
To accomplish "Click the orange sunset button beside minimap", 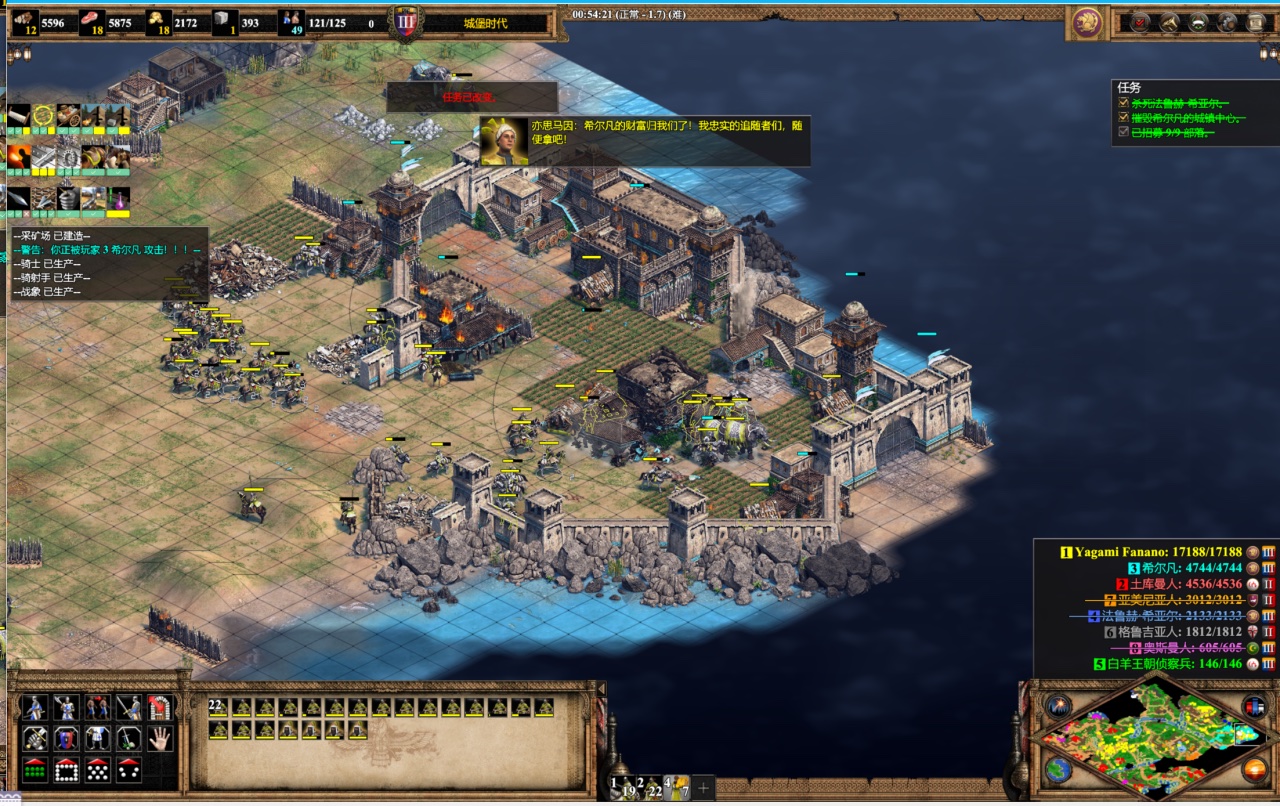I will [x=1254, y=770].
